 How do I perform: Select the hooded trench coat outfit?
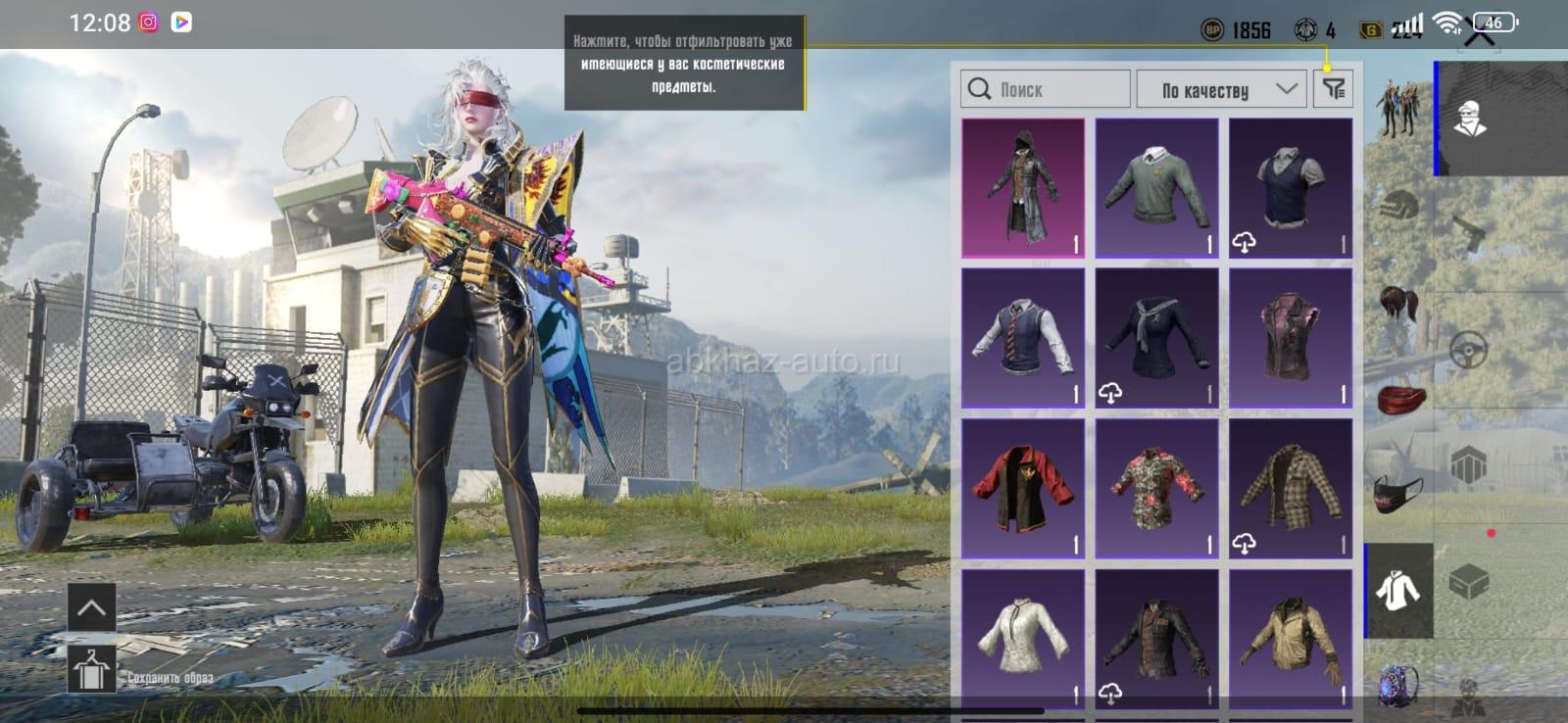tap(1023, 187)
